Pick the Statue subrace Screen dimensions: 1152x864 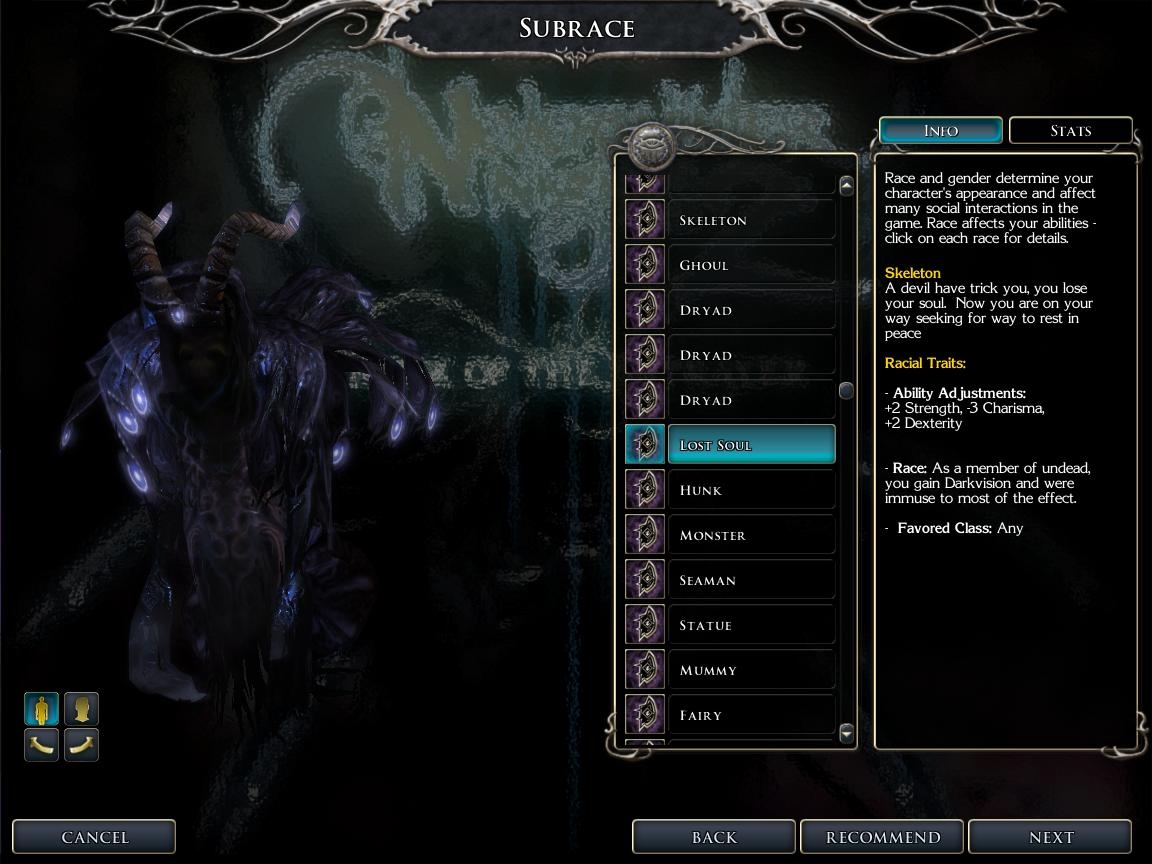pyautogui.click(x=750, y=625)
